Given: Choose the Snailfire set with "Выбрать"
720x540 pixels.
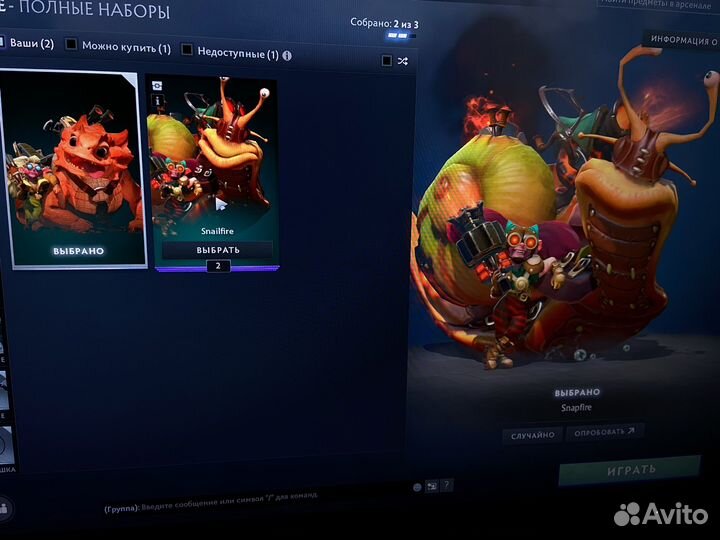Looking at the screenshot, I should click(x=217, y=249).
